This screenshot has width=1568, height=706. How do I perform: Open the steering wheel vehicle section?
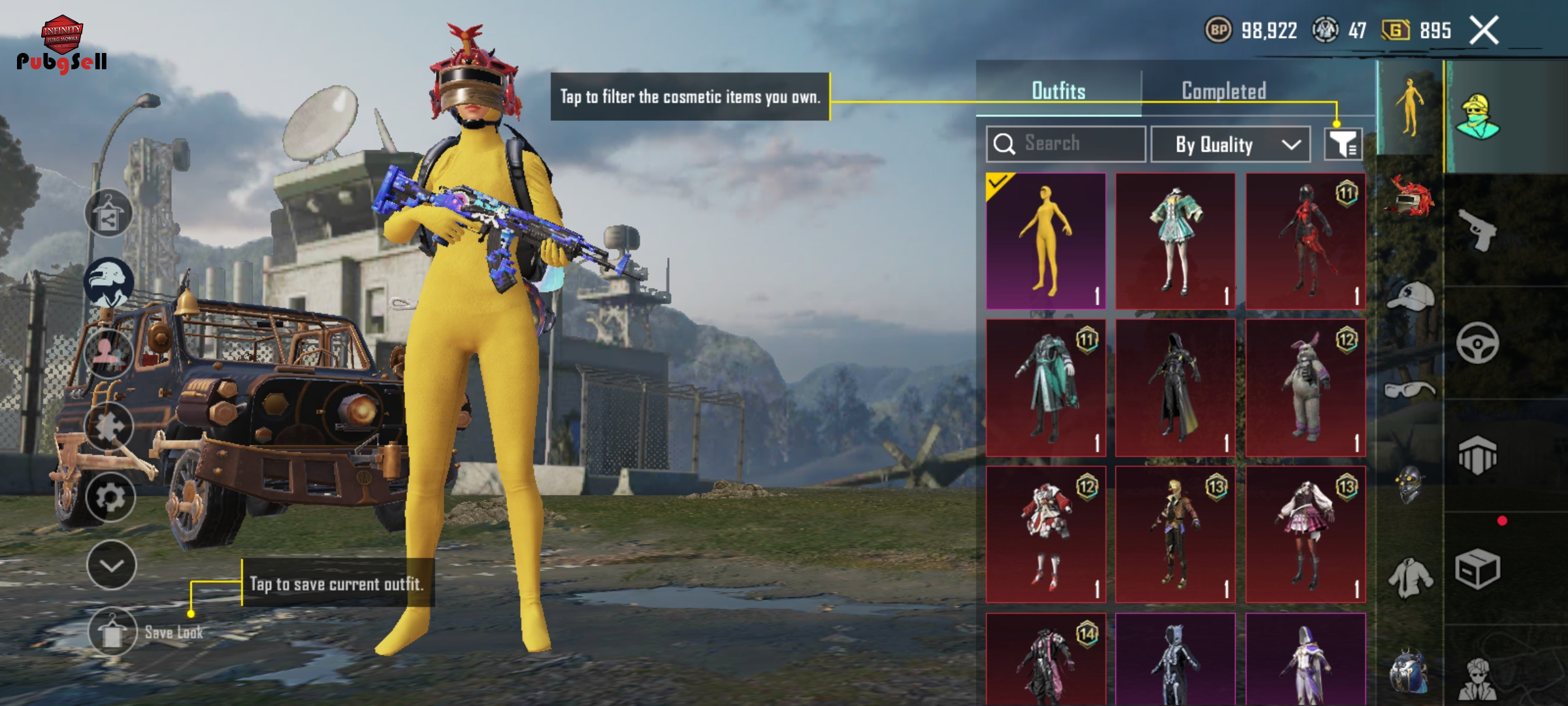pyautogui.click(x=1477, y=343)
